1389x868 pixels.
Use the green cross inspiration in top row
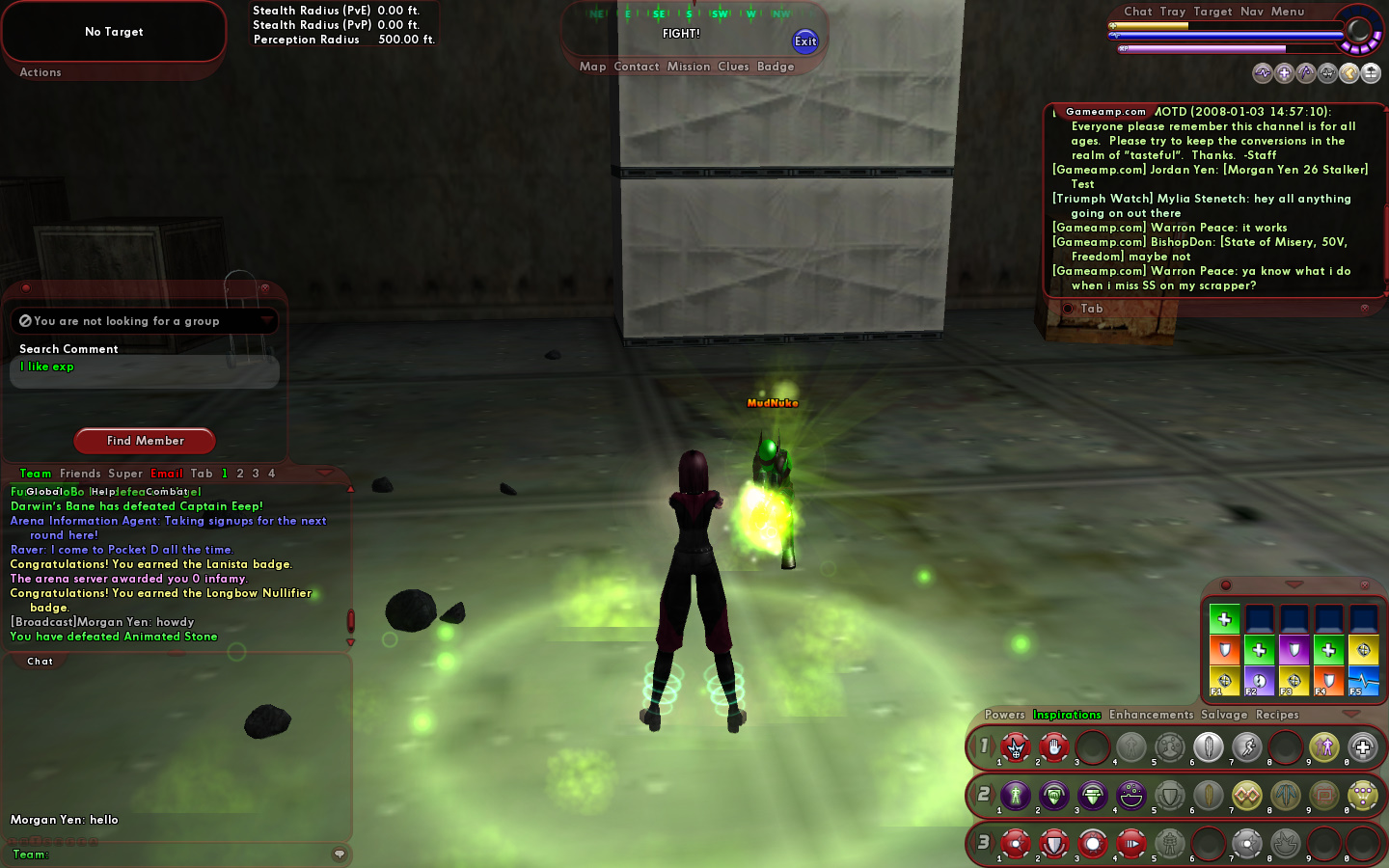coord(1224,619)
